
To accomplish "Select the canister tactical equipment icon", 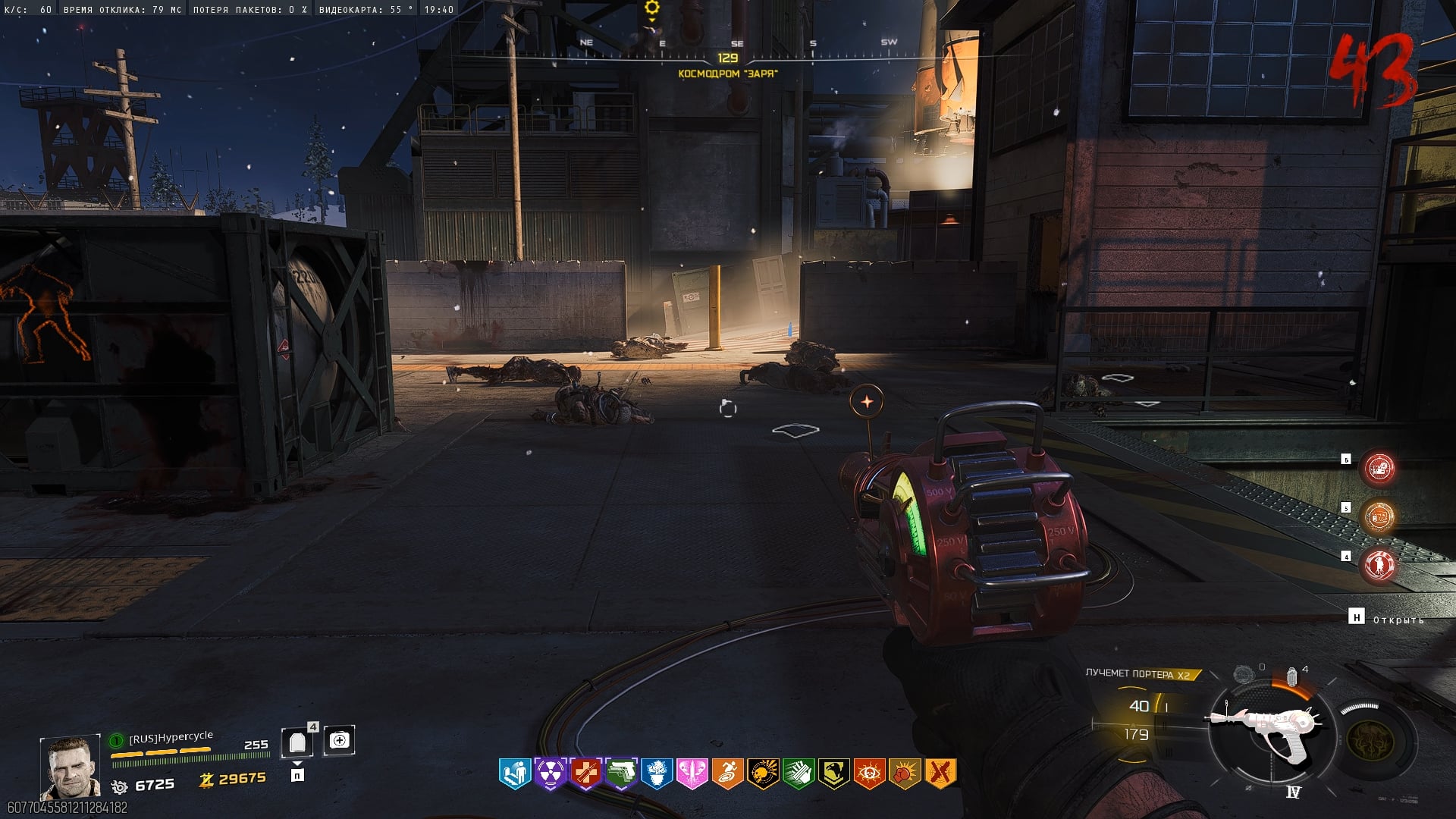I will pyautogui.click(x=1291, y=676).
